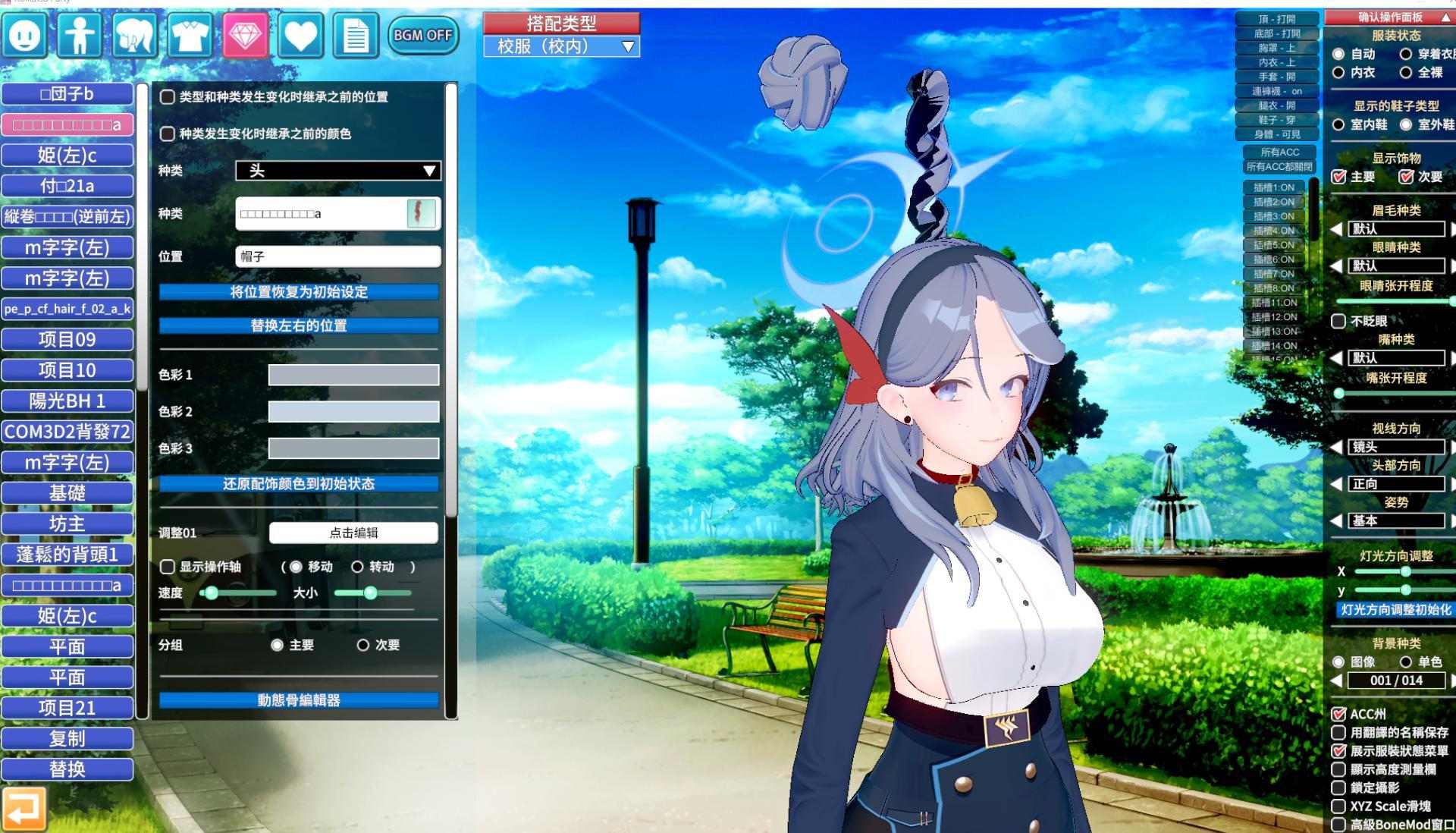Click the BGM OFF button
Viewport: 1456px width, 833px height.
422,35
